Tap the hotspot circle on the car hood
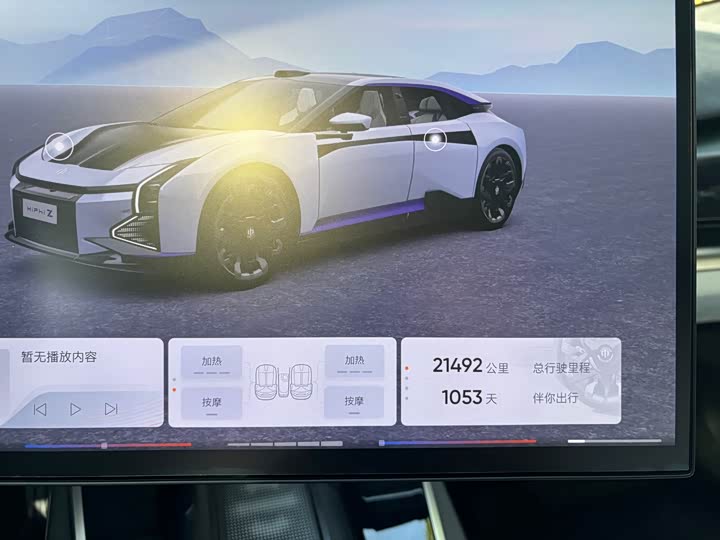720x540 pixels. point(59,146)
